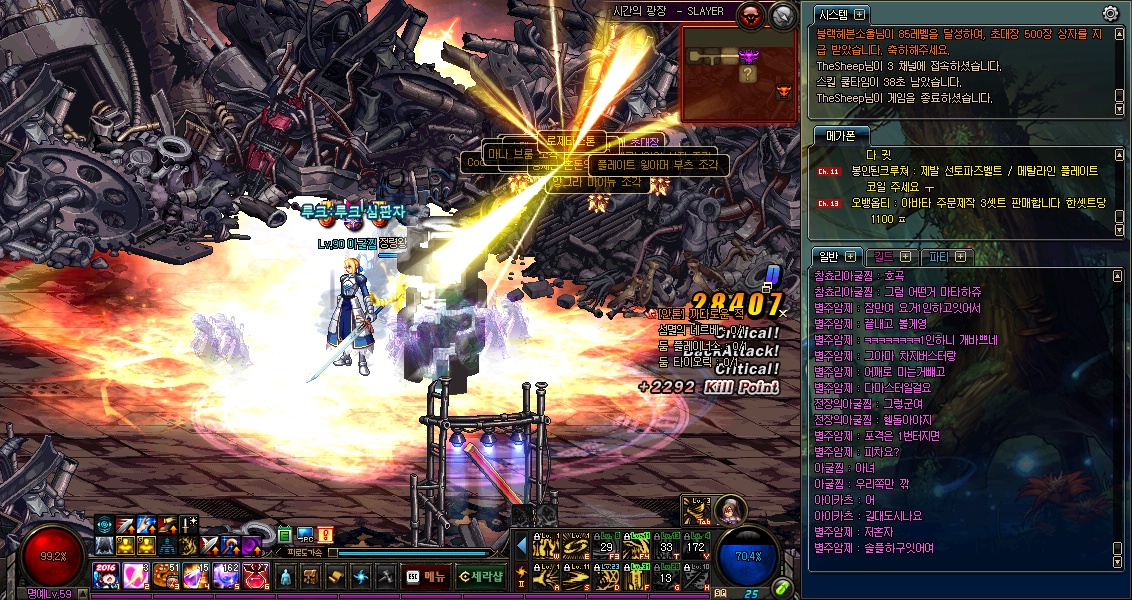Open the treasure chest inventory icon

311,577
